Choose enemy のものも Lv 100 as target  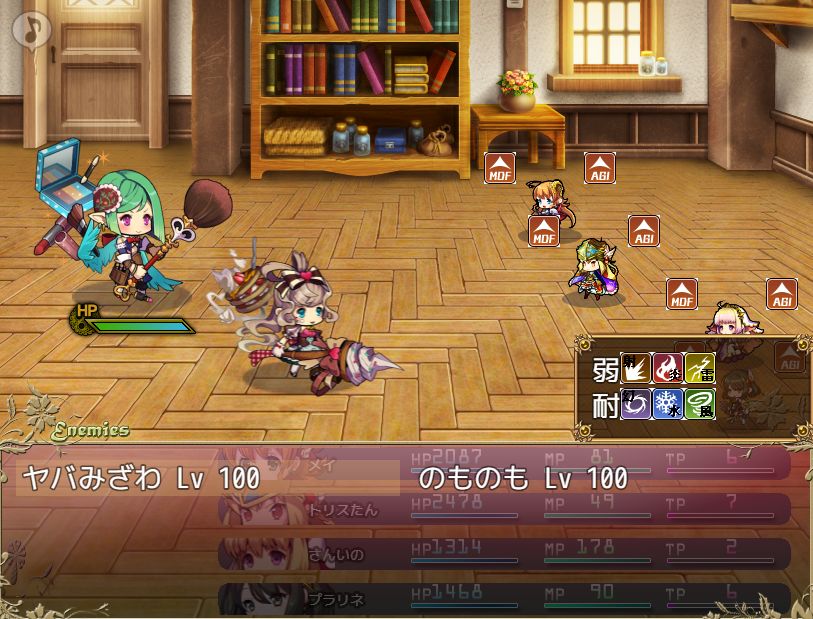523,478
